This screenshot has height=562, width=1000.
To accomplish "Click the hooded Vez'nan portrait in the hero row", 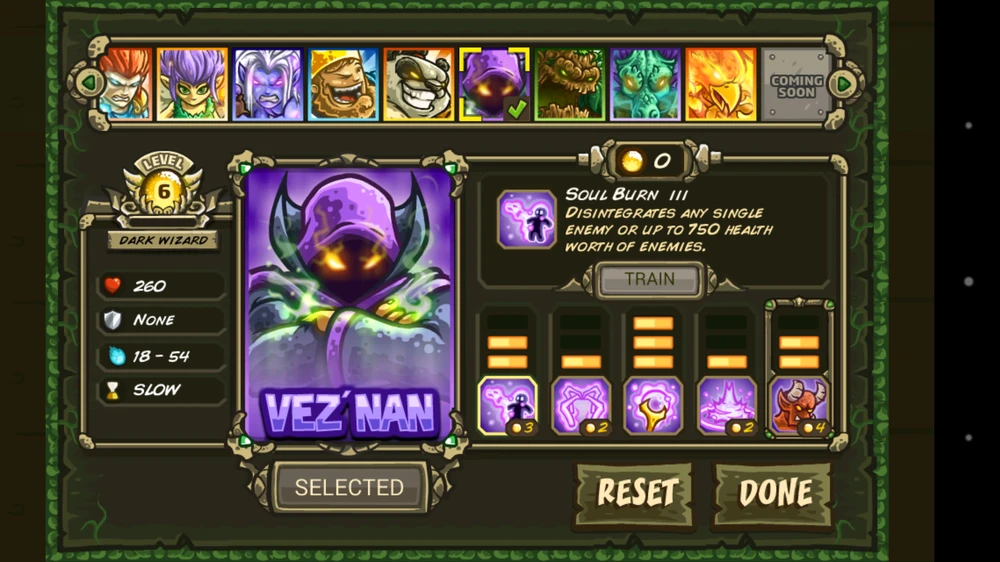I will click(494, 84).
